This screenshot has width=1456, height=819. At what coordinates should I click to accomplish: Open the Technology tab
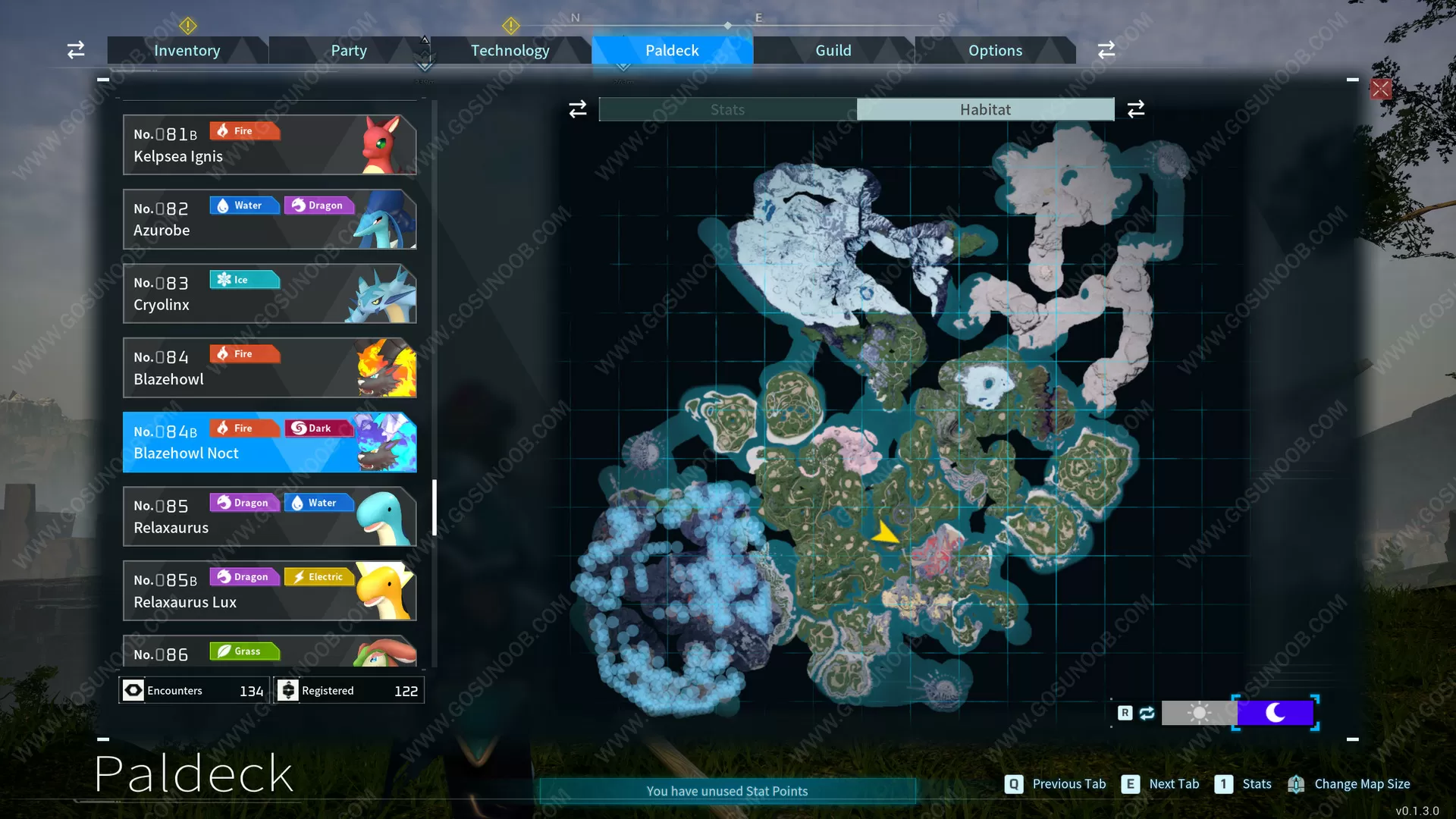510,50
